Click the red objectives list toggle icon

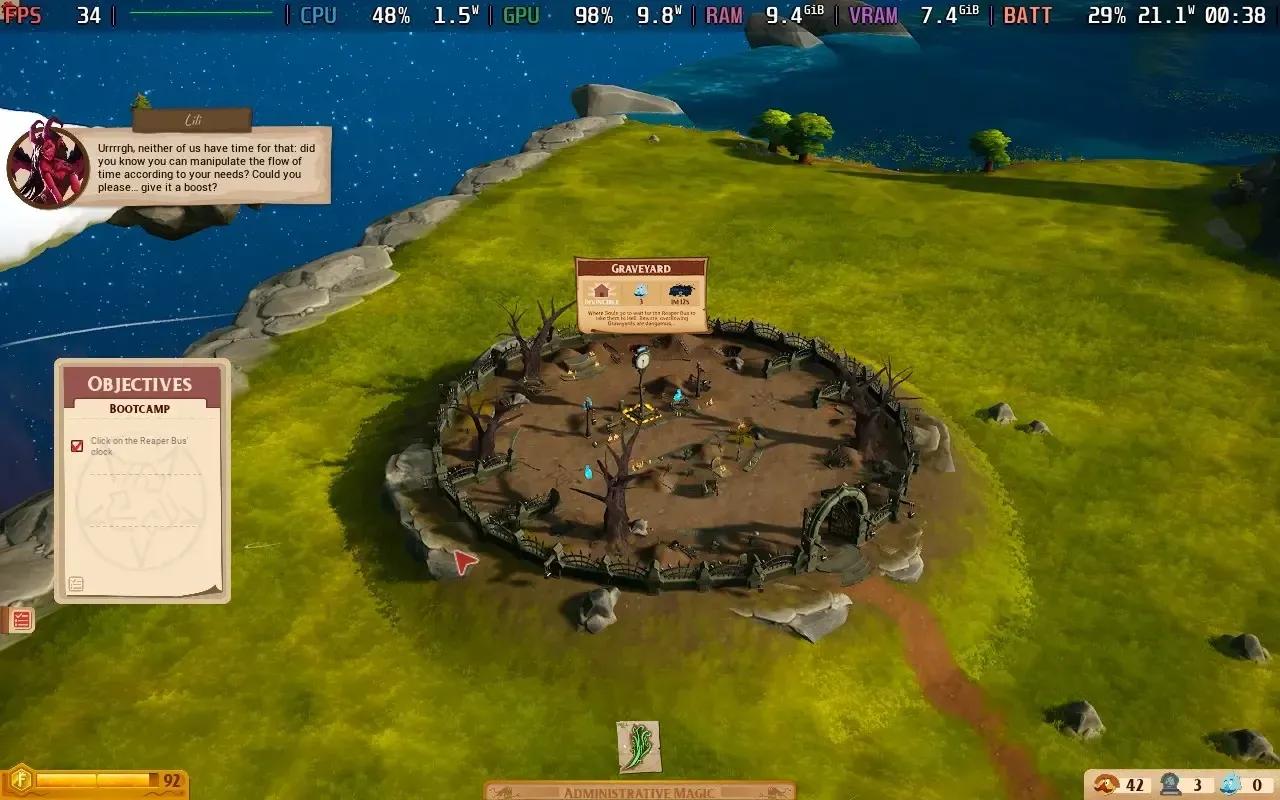tap(22, 620)
